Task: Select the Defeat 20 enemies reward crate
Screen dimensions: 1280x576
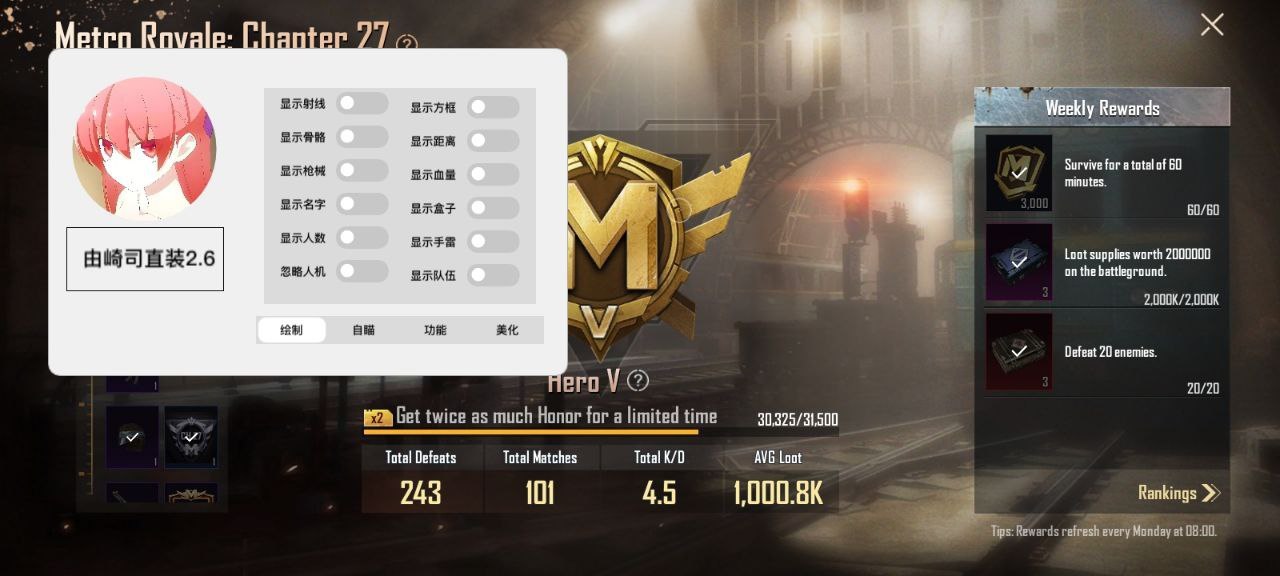Action: tap(1019, 351)
